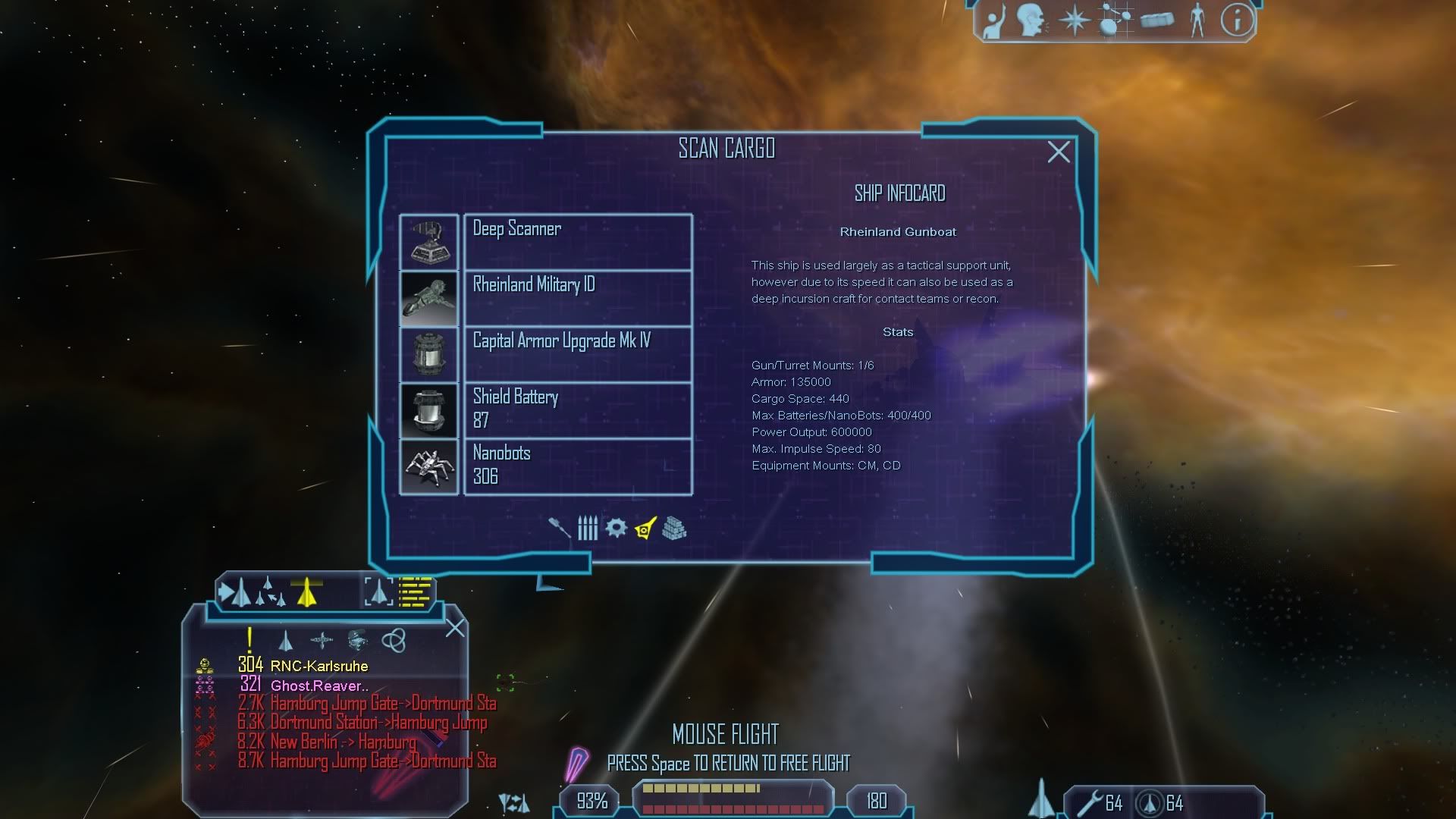Show commodities filter with the stacked crates icon
The width and height of the screenshot is (1456, 819).
[x=674, y=528]
